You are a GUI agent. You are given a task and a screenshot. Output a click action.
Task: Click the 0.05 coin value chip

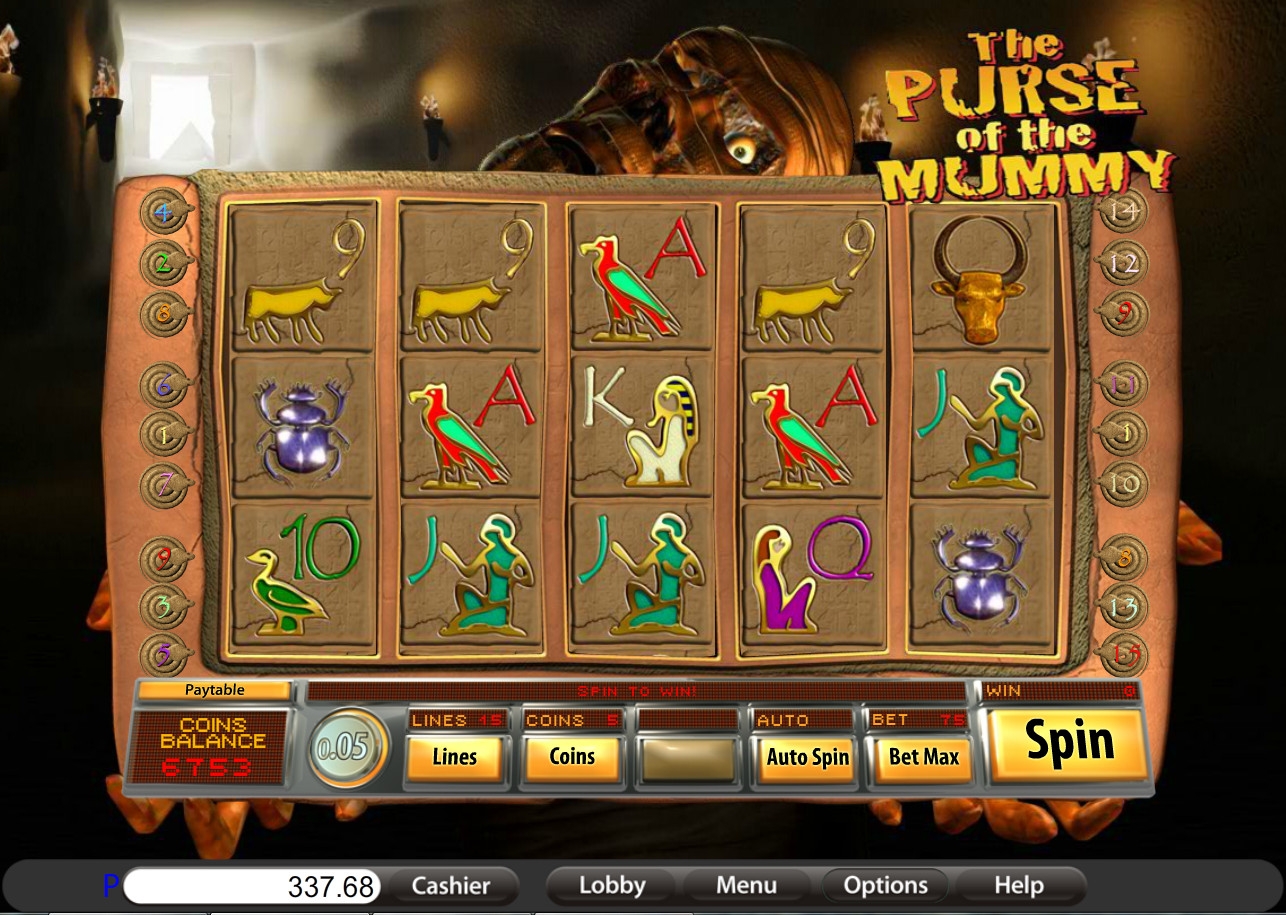(x=347, y=748)
